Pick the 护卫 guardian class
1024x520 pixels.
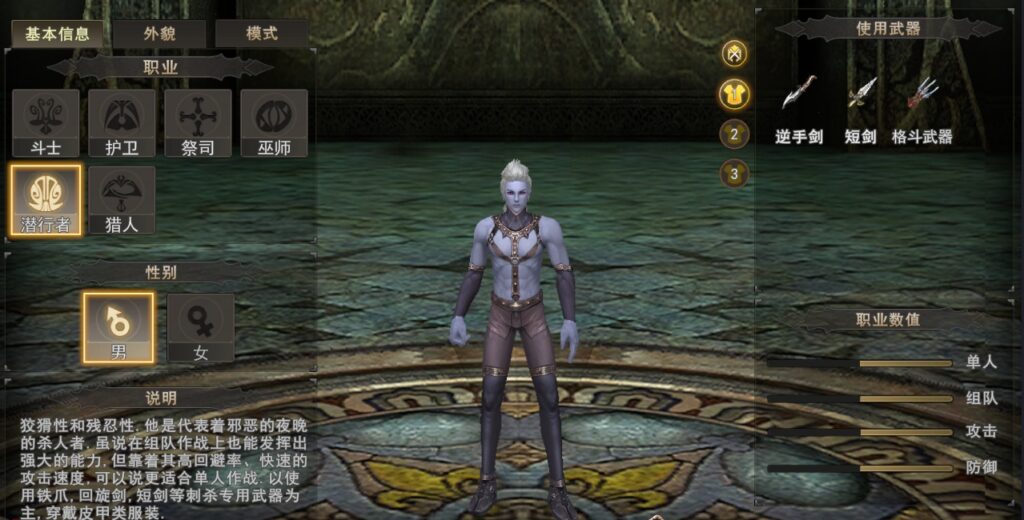[x=122, y=122]
